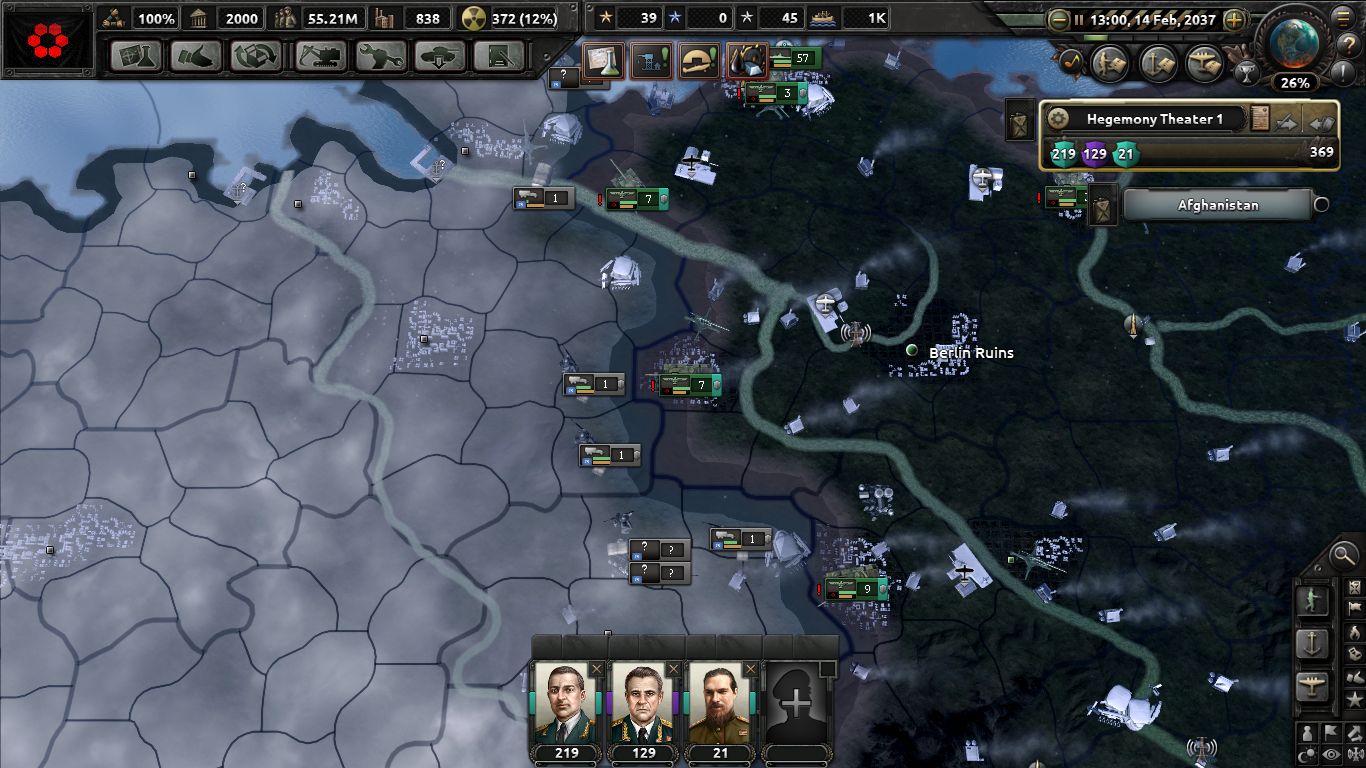The width and height of the screenshot is (1366, 768).
Task: Open Hegemony Theater 1 options via the gear
Action: click(1060, 117)
